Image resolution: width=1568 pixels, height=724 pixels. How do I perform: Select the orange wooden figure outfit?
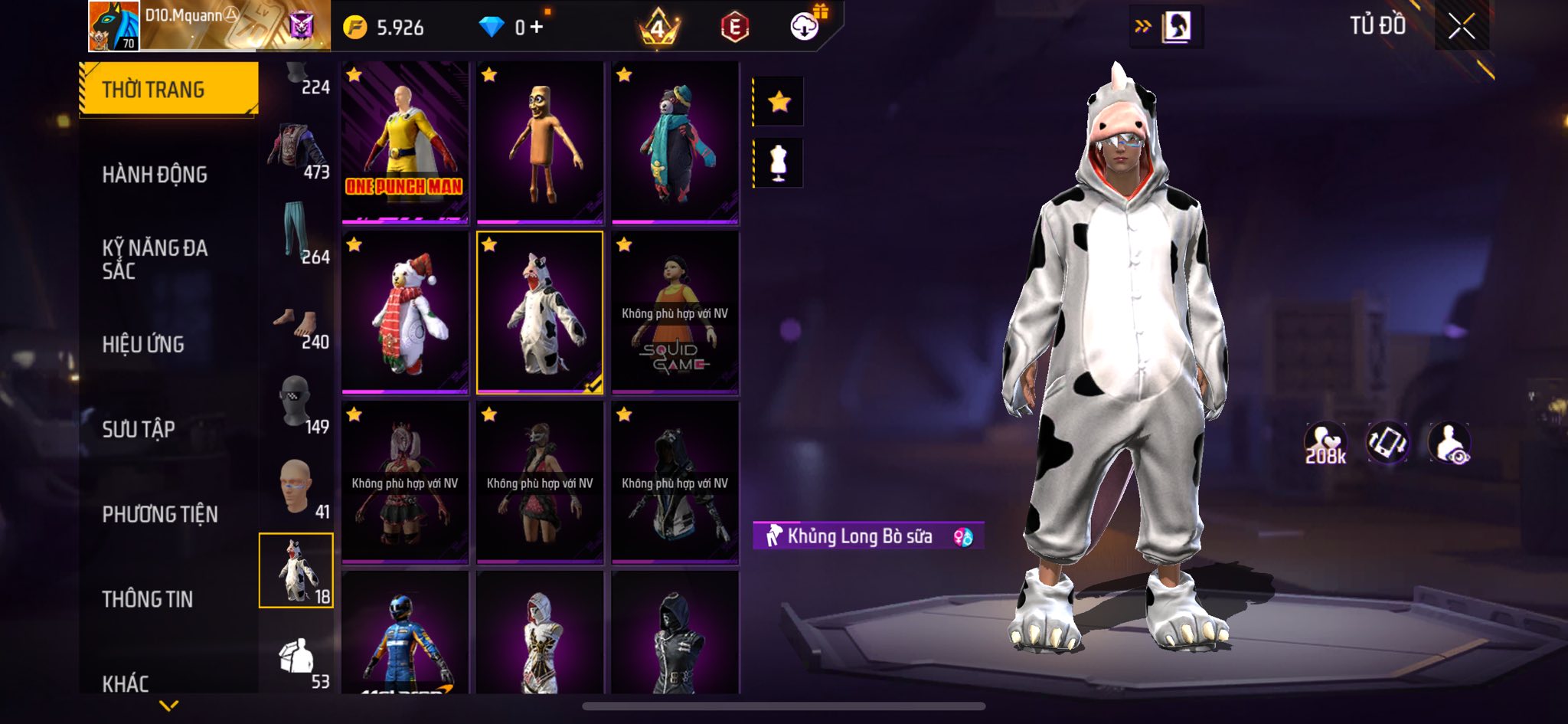[x=540, y=142]
